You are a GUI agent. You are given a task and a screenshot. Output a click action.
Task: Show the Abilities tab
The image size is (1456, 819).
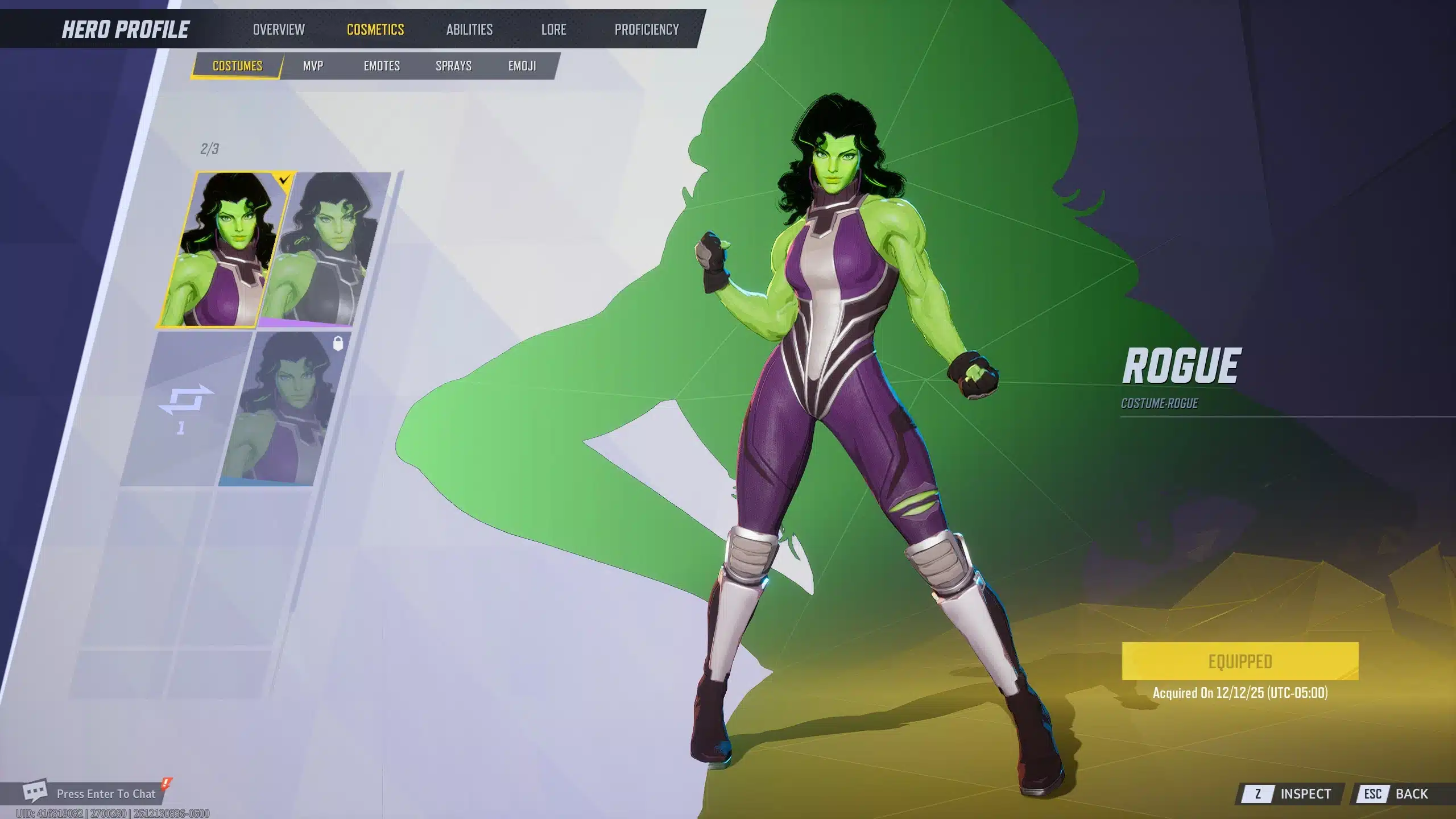(469, 30)
